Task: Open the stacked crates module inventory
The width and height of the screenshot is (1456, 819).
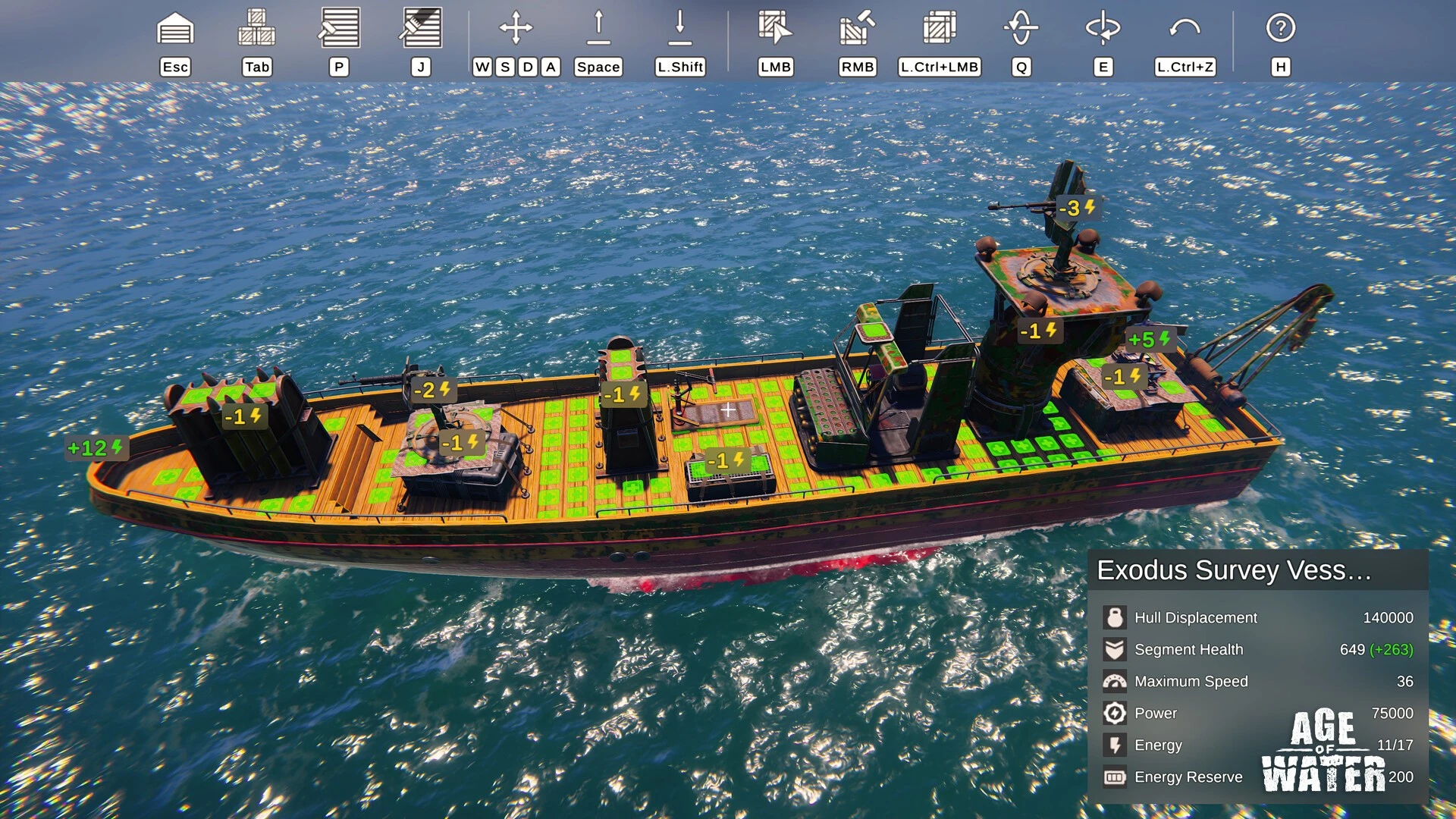Action: point(256,29)
